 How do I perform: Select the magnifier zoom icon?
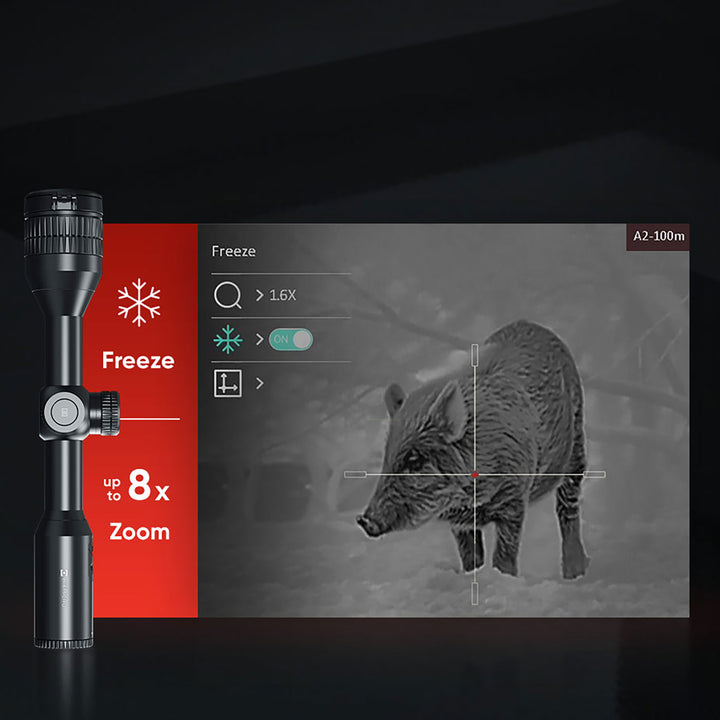coord(228,296)
